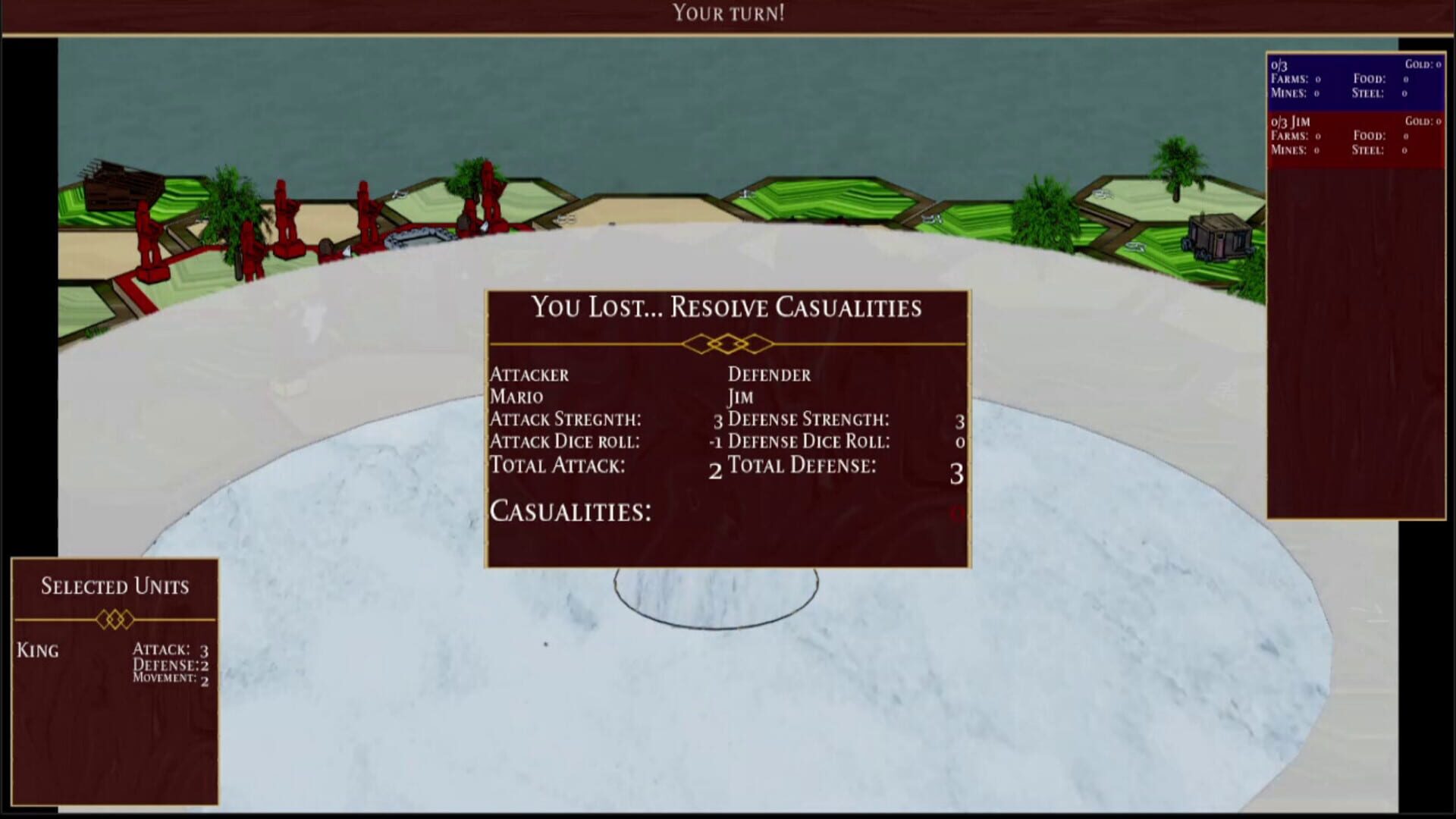Viewport: 1456px width, 819px height.
Task: Click the Resolve Casualities dialog title
Action: pos(726,308)
